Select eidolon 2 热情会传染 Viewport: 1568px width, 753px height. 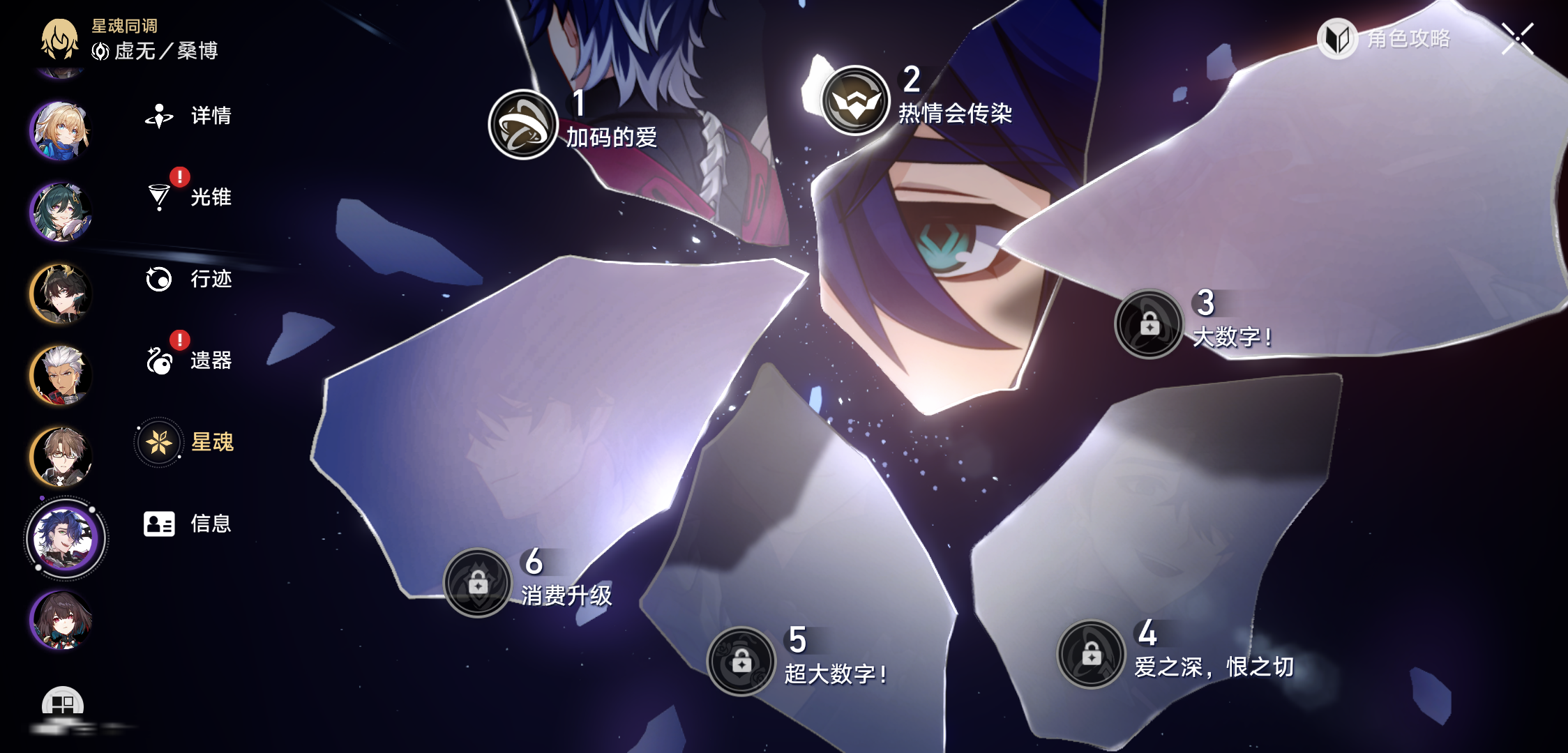point(855,100)
